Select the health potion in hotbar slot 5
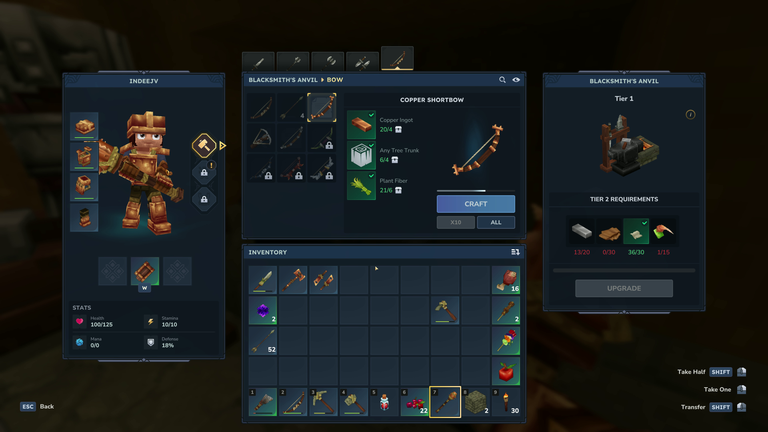This screenshot has width=768, height=432. point(384,402)
